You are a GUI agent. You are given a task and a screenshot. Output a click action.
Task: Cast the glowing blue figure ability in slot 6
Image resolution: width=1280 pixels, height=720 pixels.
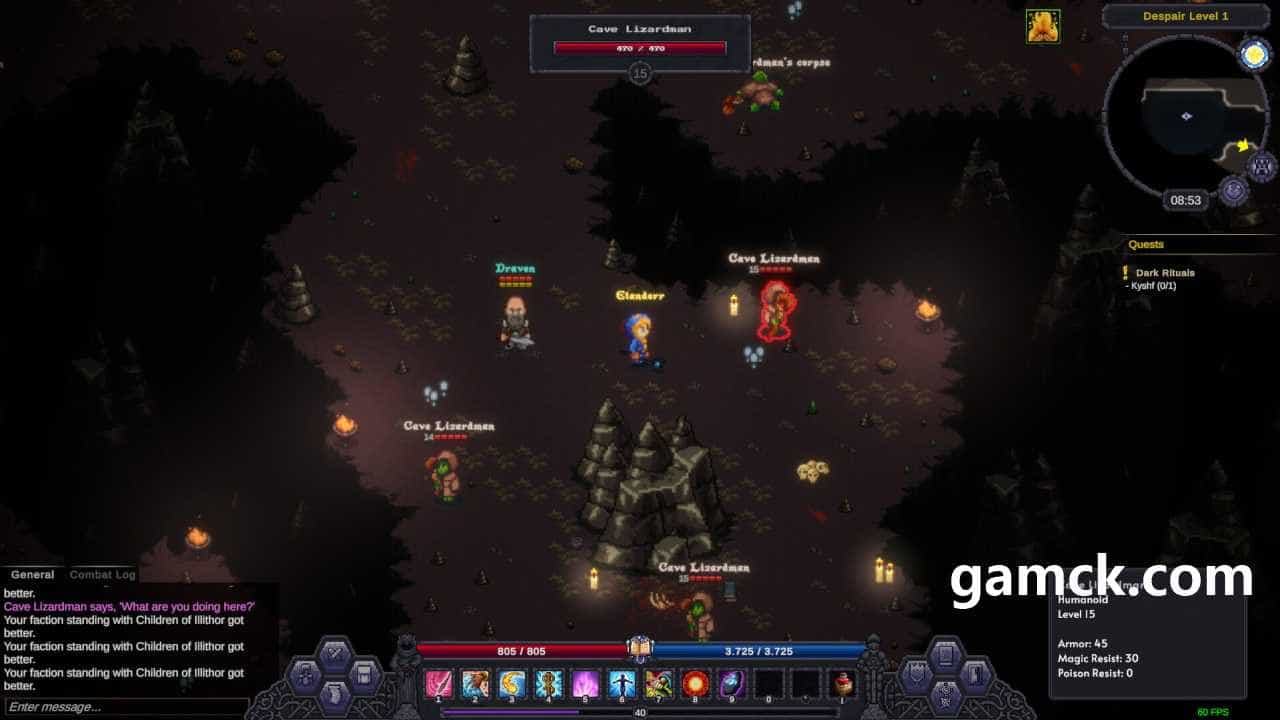pos(621,684)
